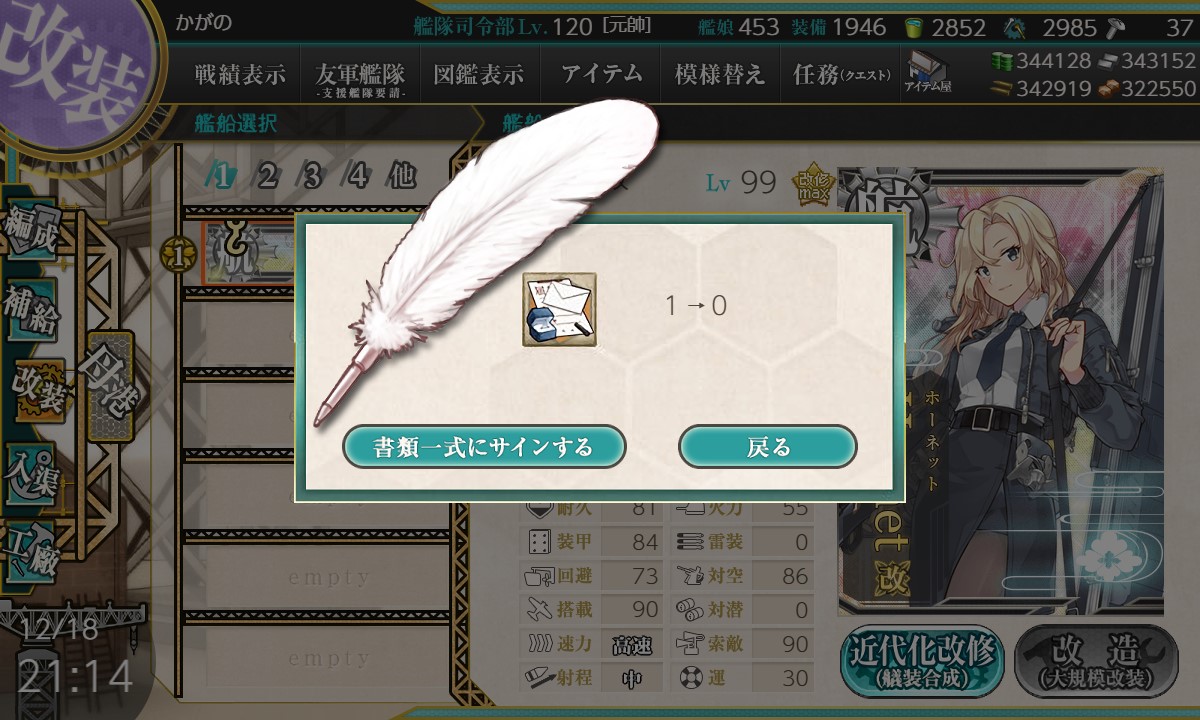Screen dimensions: 1200x720
Task: Go to 入渠 repair dock
Action: pos(32,467)
